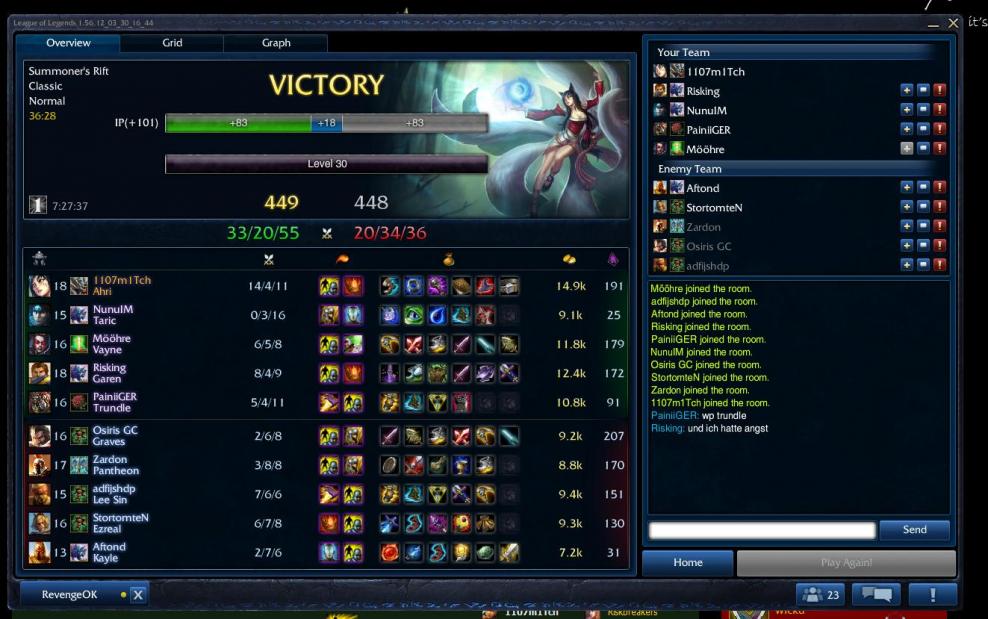
Task: Report enemy player Aftond
Action: click(x=939, y=188)
